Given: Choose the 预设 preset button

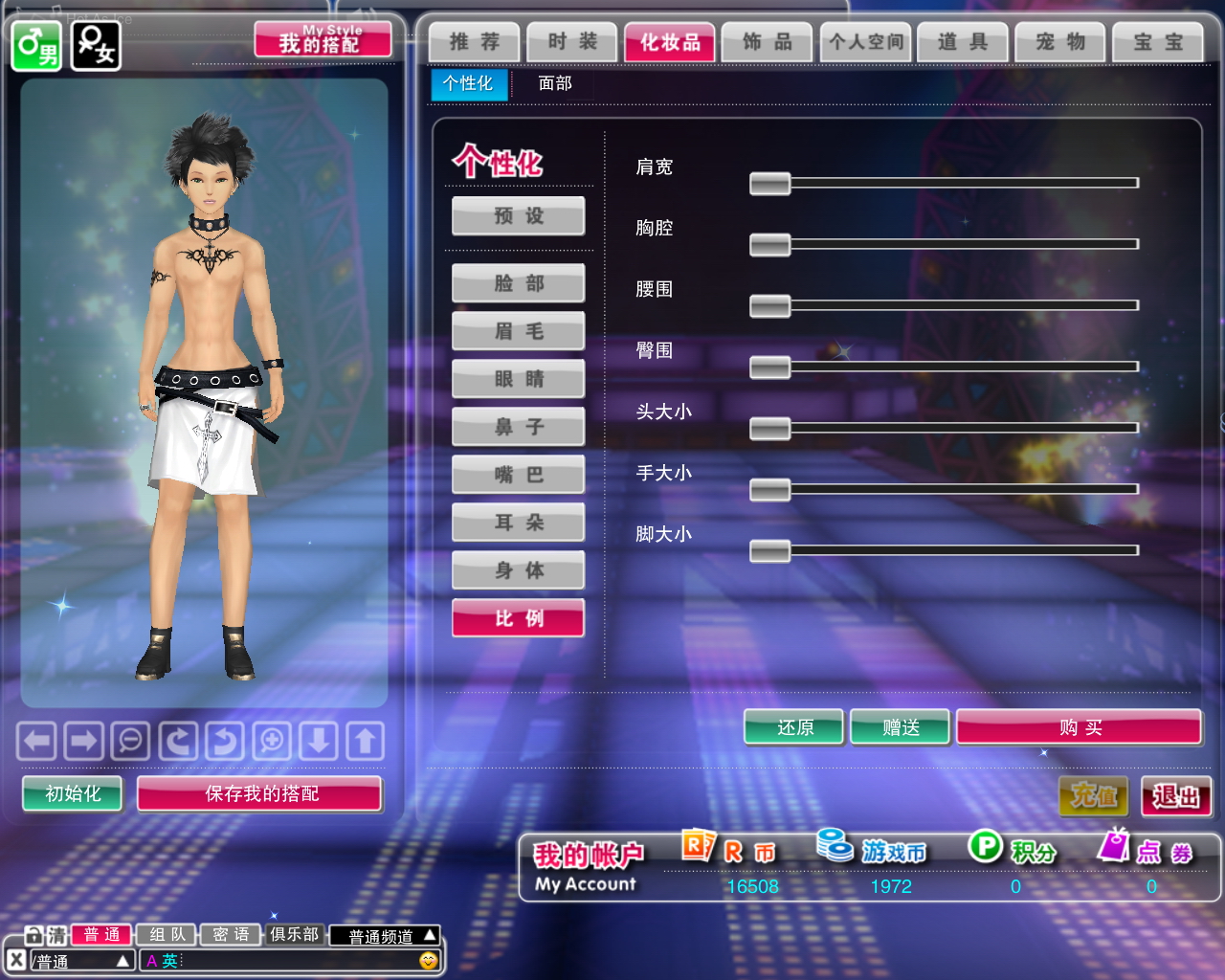Looking at the screenshot, I should pyautogui.click(x=518, y=216).
